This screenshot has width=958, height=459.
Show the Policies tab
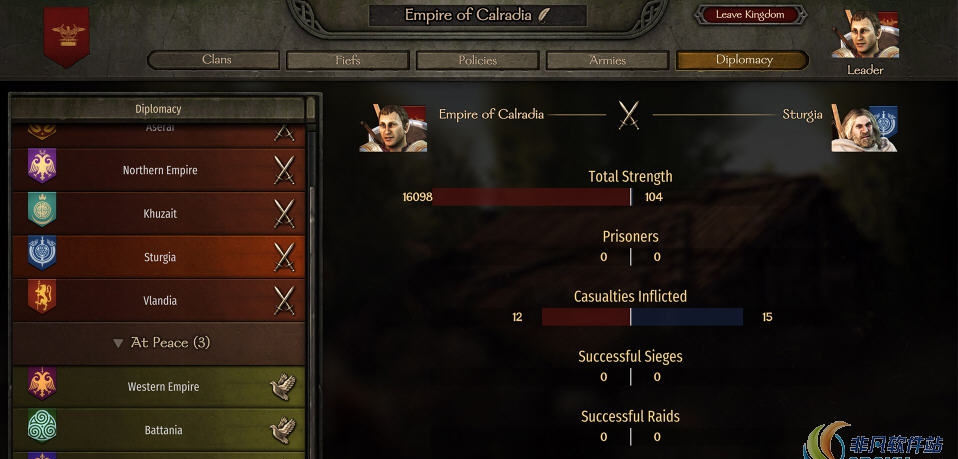477,60
